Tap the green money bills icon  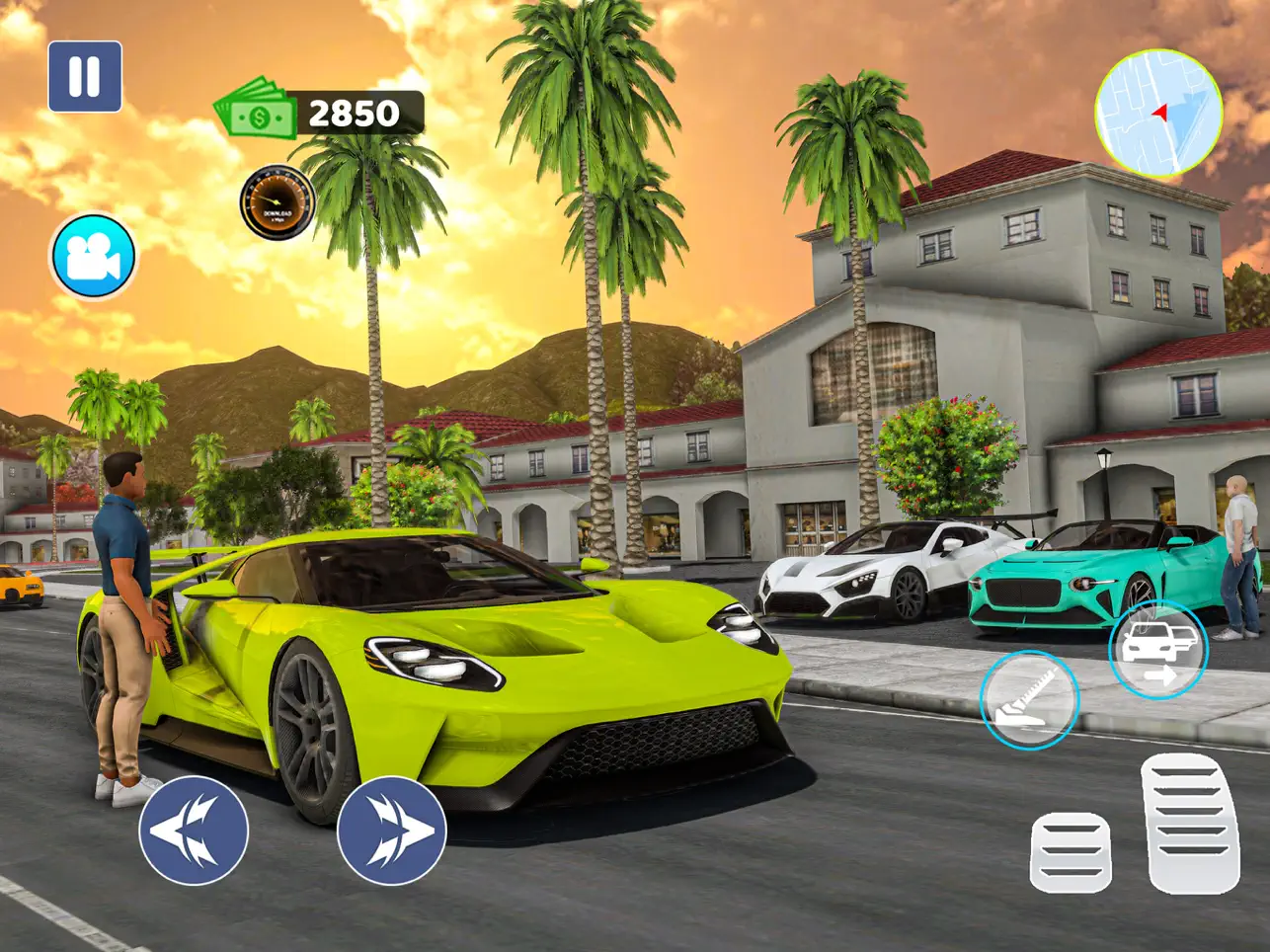(255, 114)
